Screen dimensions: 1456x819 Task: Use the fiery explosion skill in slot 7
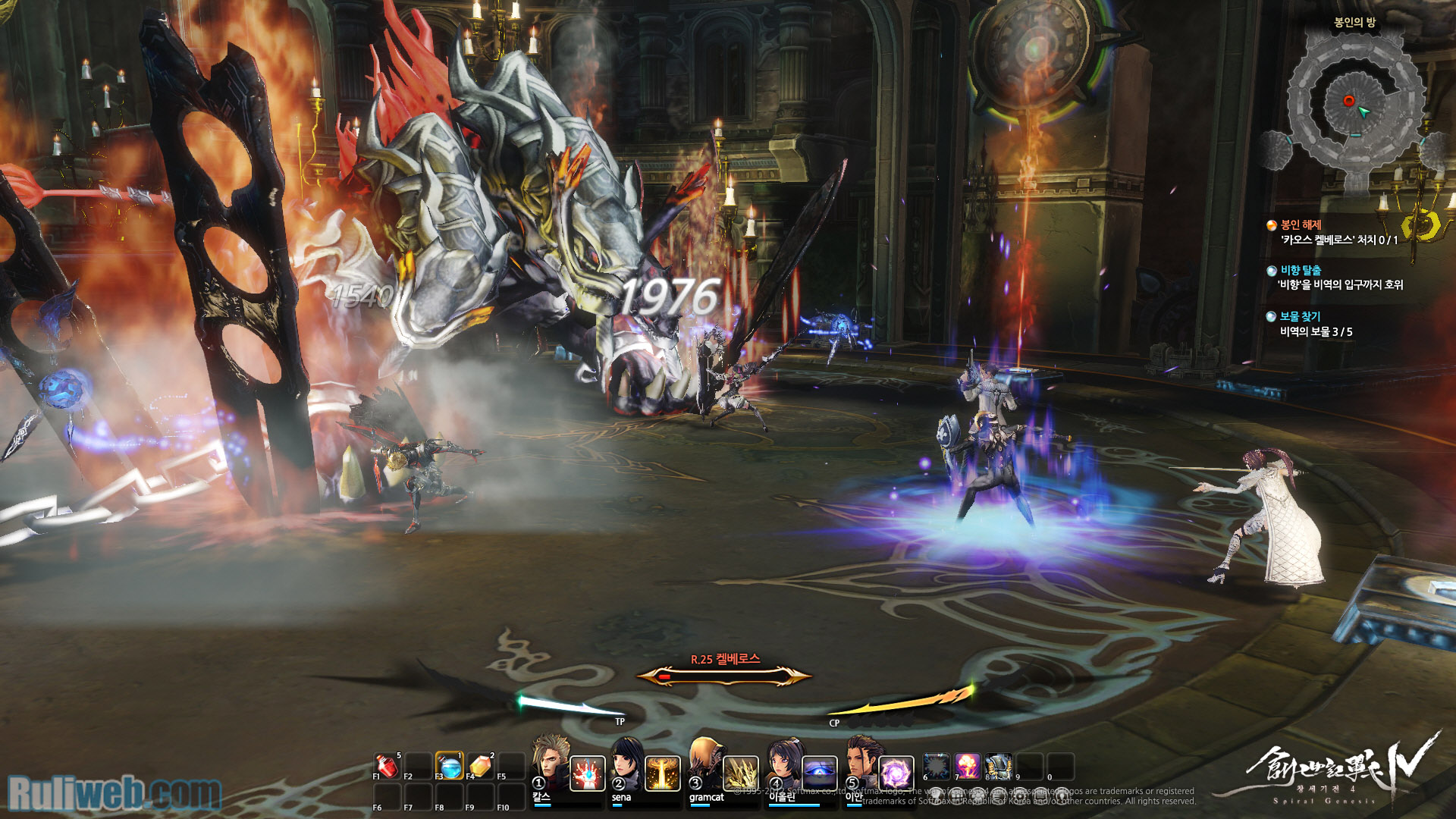point(968,767)
